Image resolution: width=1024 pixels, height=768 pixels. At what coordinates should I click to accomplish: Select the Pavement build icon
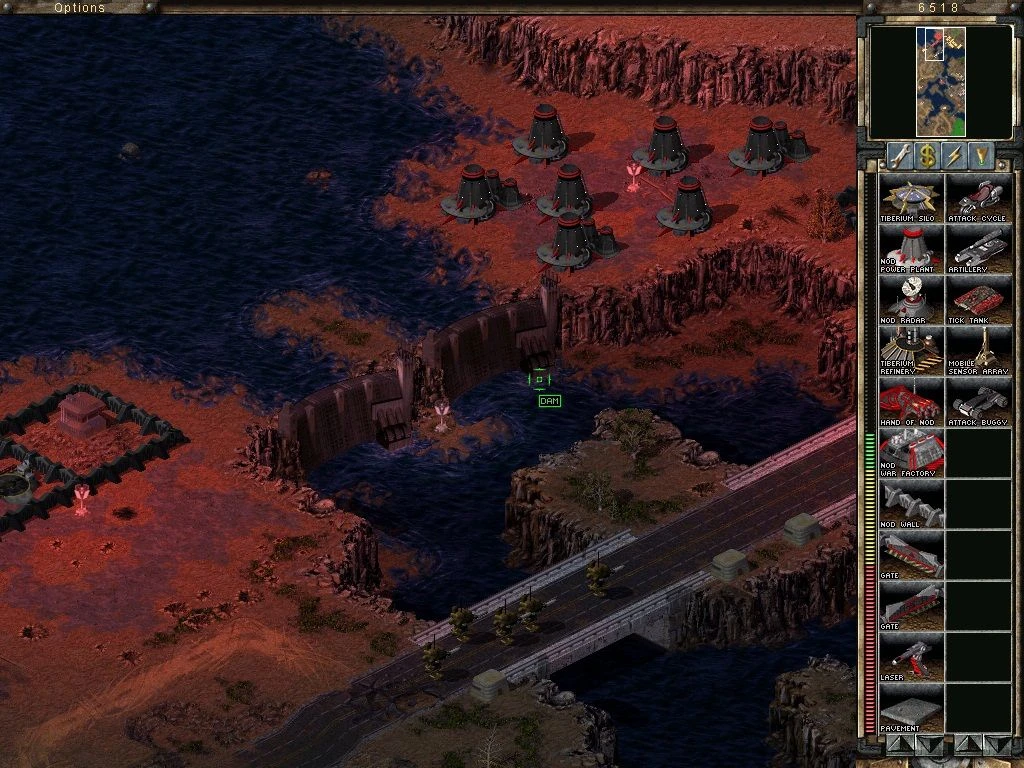click(x=911, y=707)
